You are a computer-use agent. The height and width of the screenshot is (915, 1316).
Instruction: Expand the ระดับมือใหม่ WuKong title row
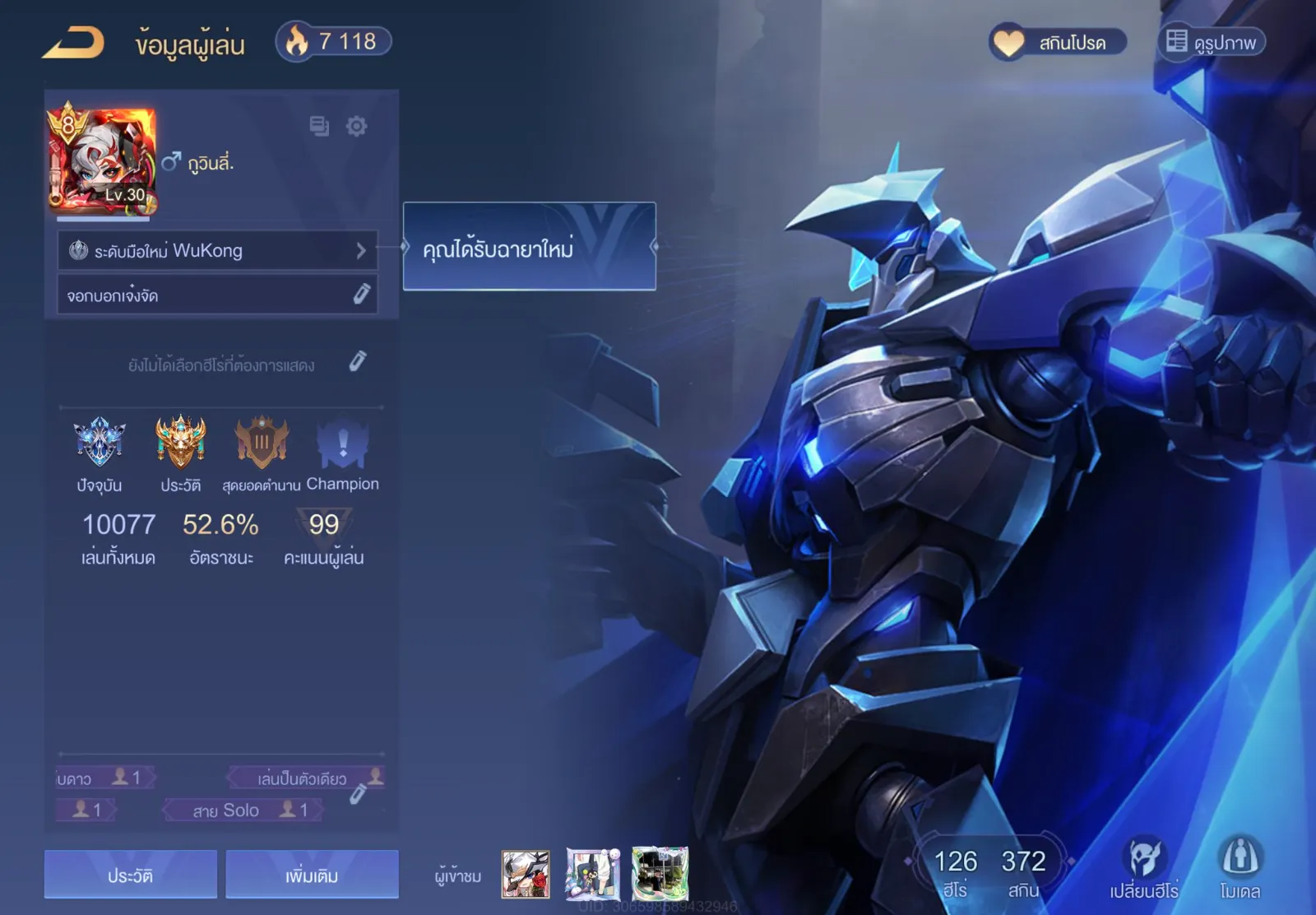point(217,250)
